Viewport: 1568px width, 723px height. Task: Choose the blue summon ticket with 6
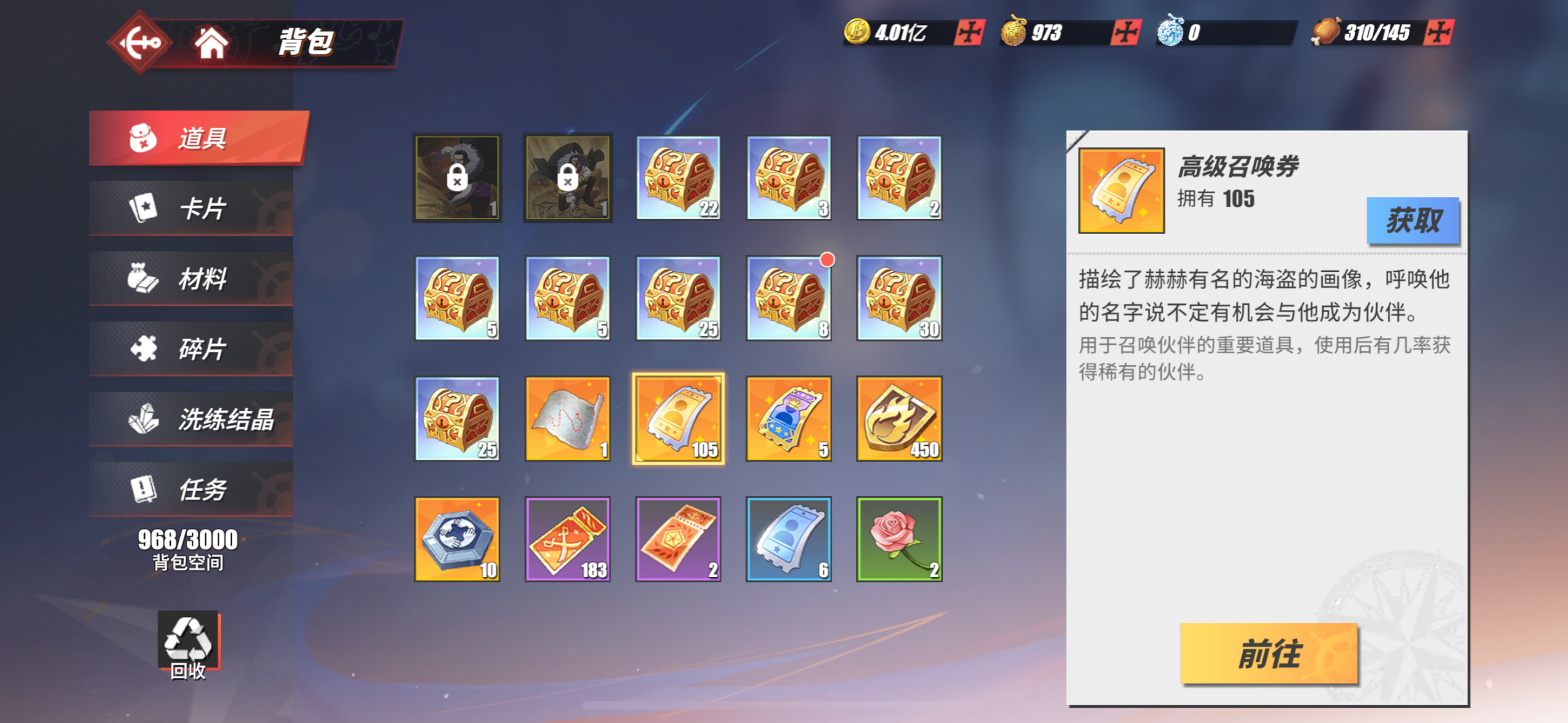pos(789,539)
